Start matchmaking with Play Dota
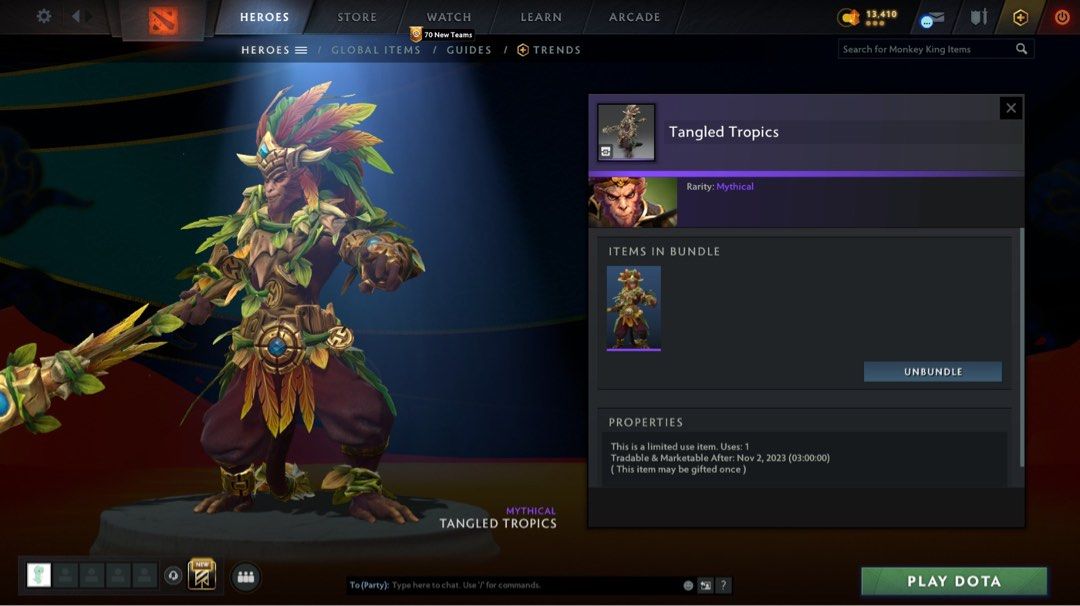Screen dimensions: 1080x606 tap(954, 581)
